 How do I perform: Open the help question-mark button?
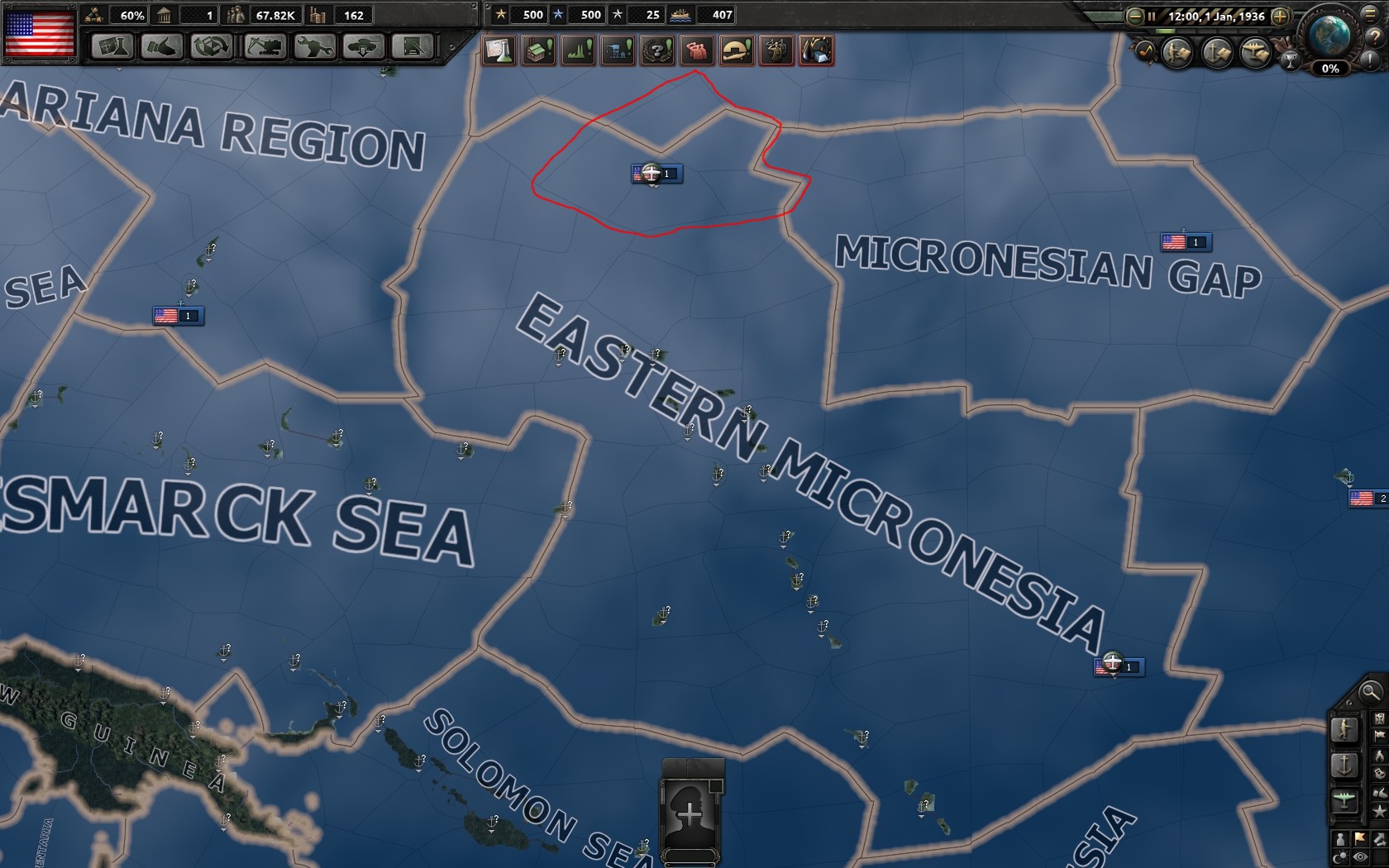[1375, 38]
